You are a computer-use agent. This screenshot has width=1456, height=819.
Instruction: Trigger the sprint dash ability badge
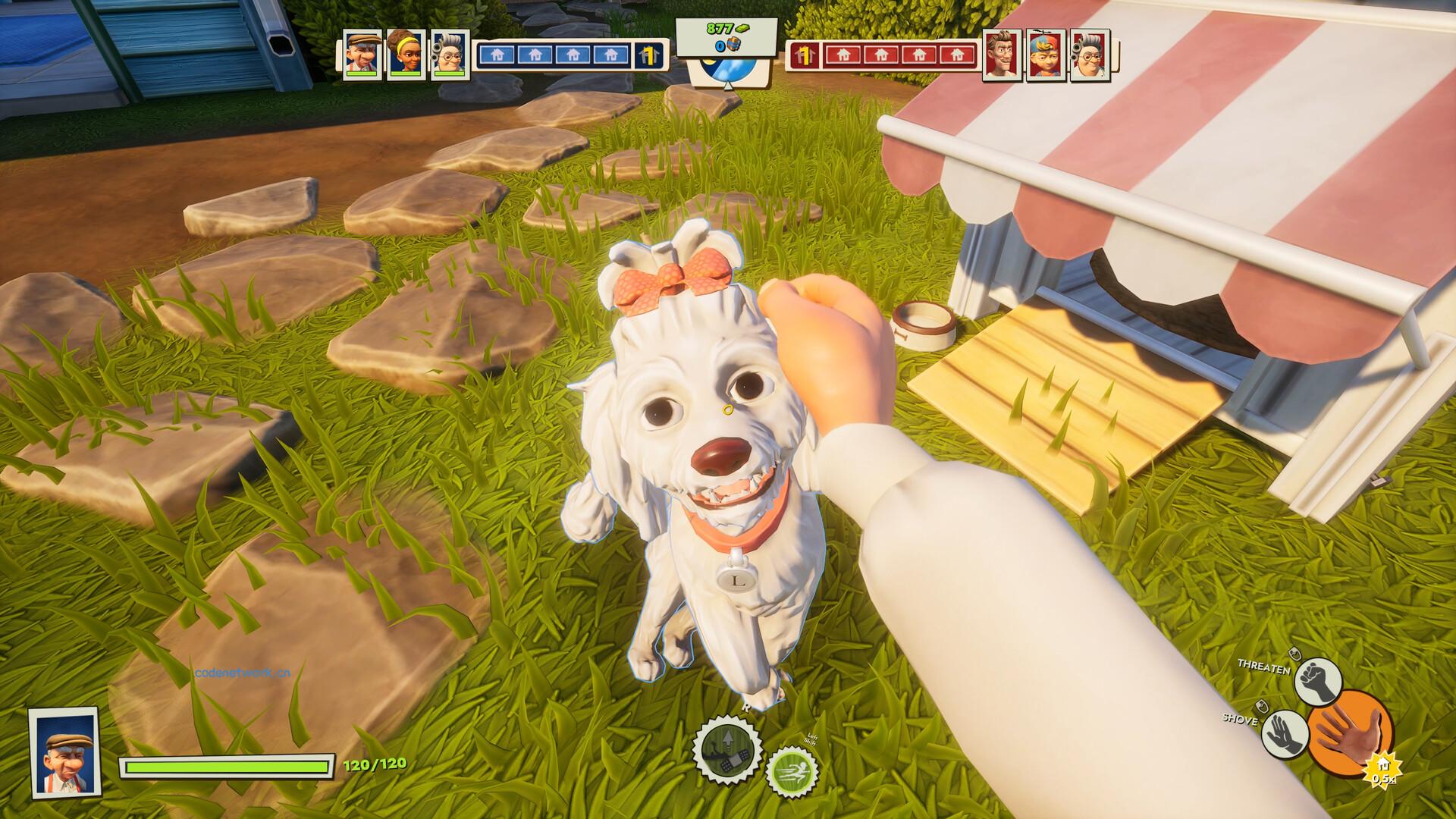[792, 772]
